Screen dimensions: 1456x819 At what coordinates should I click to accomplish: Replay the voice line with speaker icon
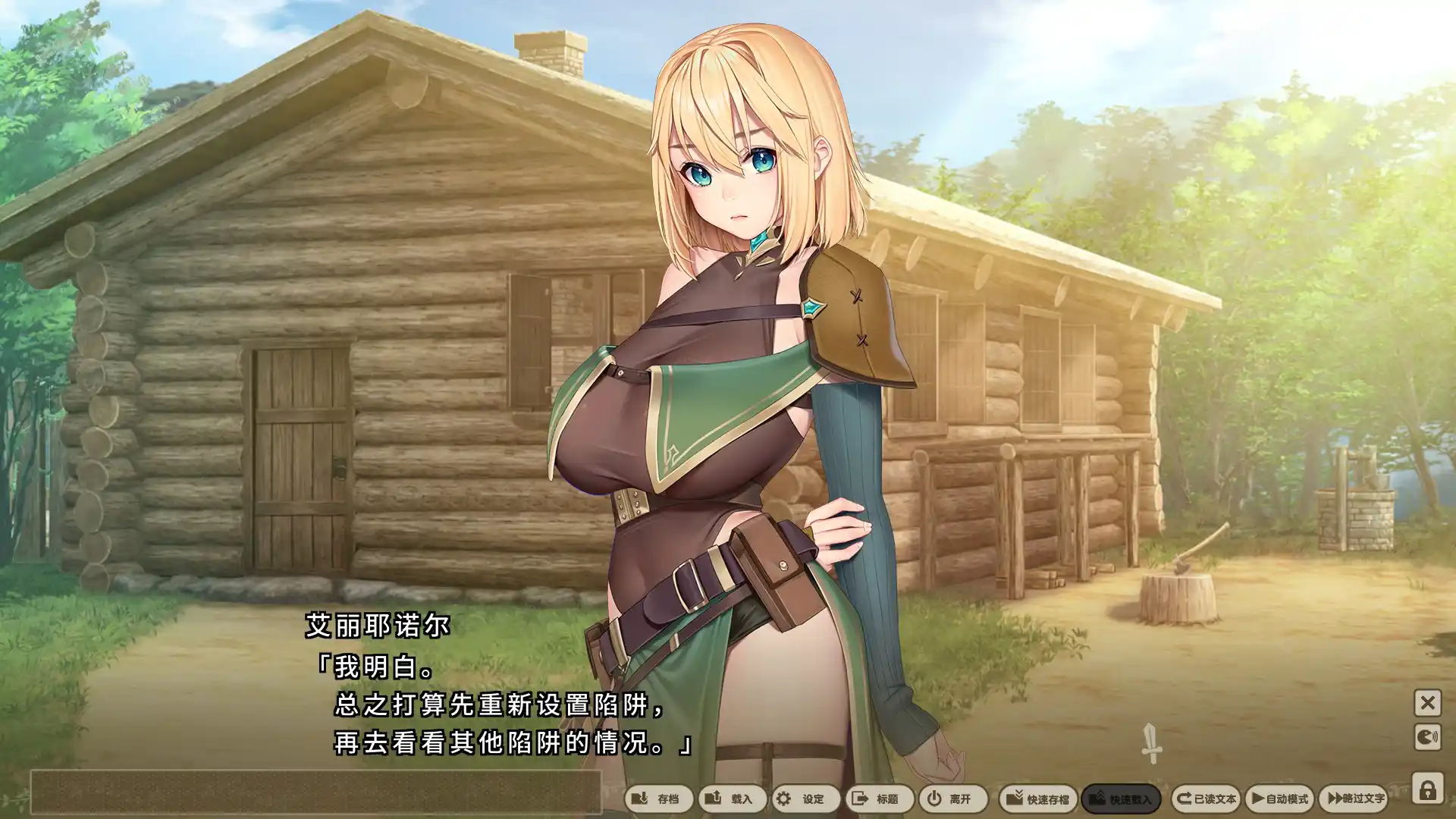(1427, 737)
